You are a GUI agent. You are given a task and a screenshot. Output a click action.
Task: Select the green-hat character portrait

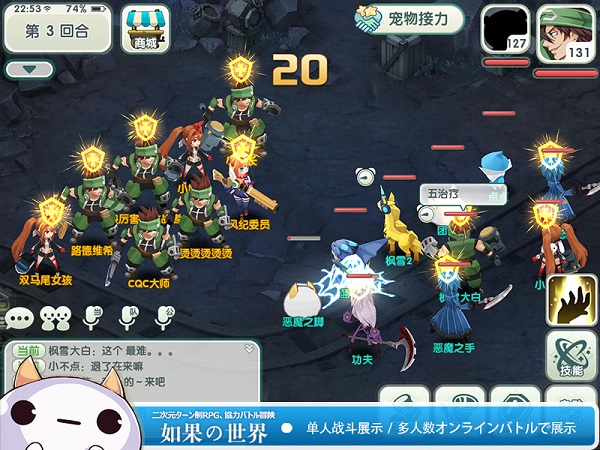(x=565, y=31)
